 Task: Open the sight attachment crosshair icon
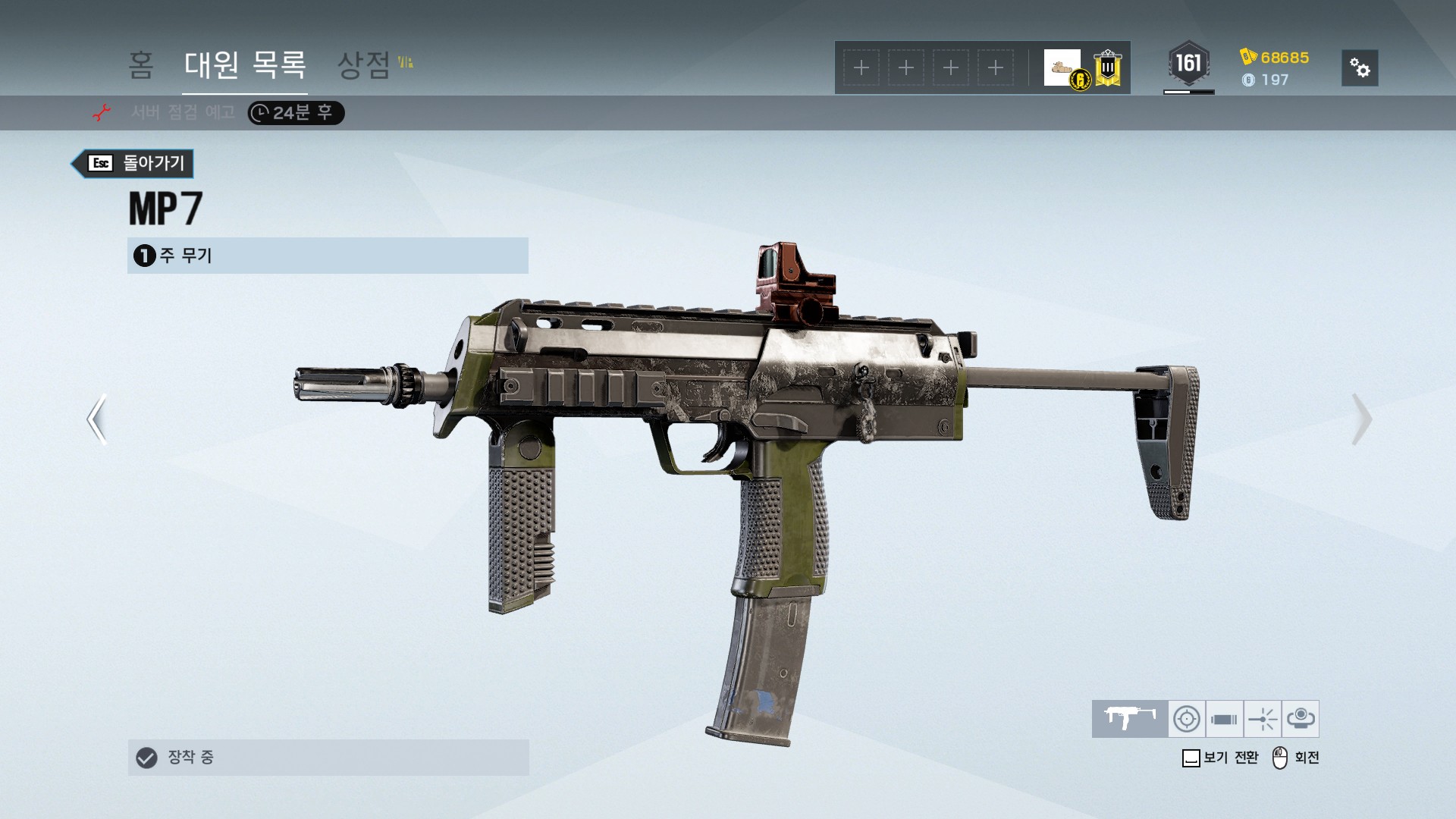tap(1187, 718)
